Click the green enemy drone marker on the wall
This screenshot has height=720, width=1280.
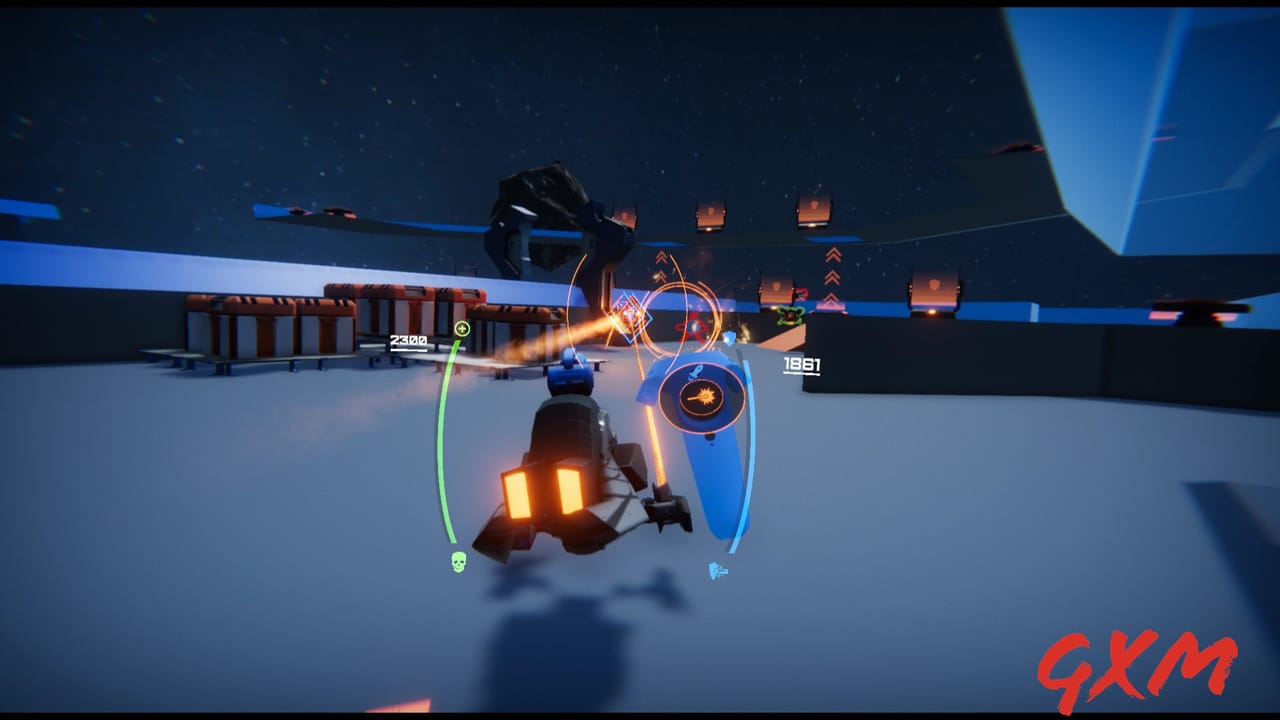[x=788, y=316]
